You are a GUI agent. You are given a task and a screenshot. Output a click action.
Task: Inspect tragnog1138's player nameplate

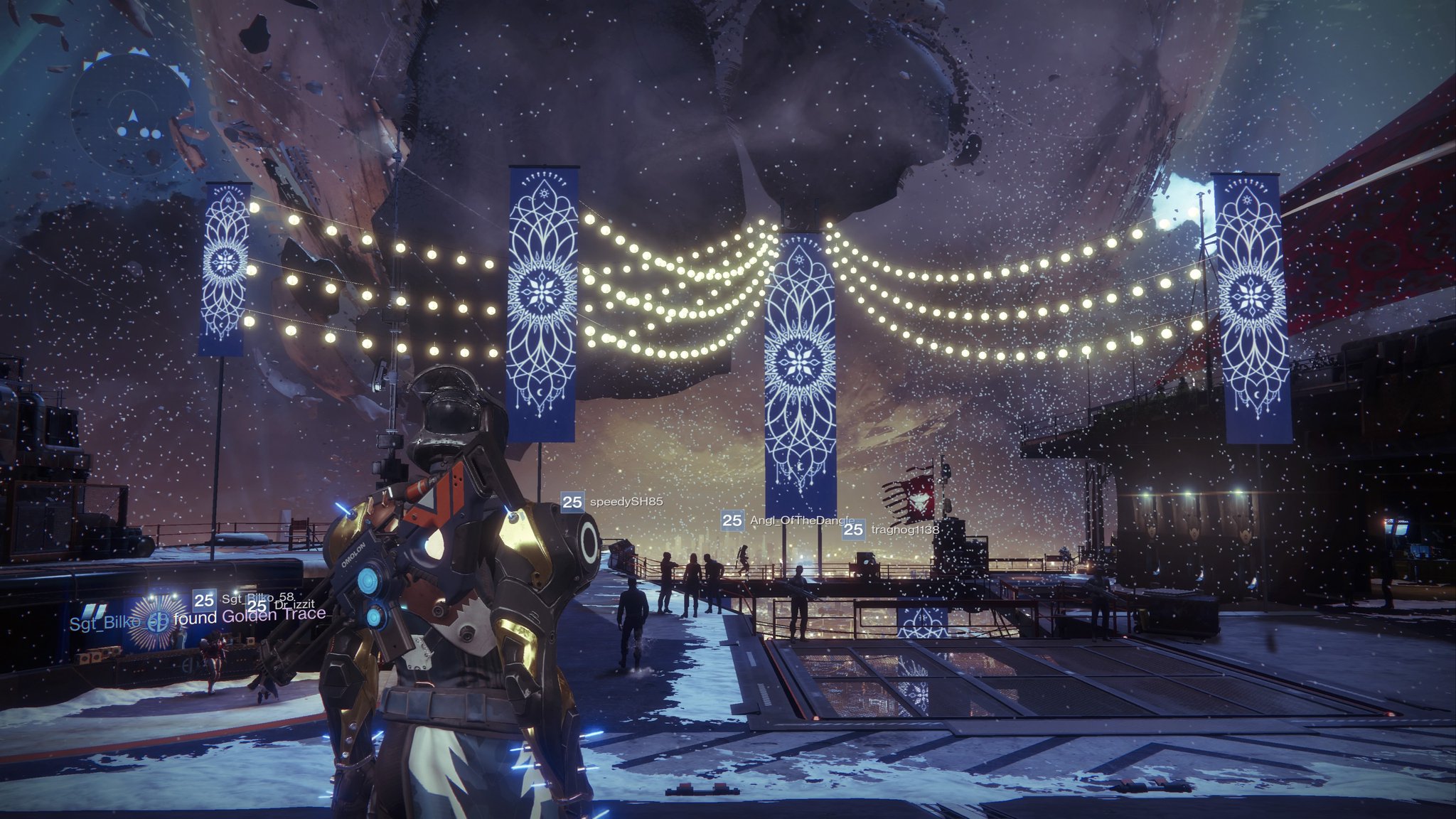tap(892, 530)
